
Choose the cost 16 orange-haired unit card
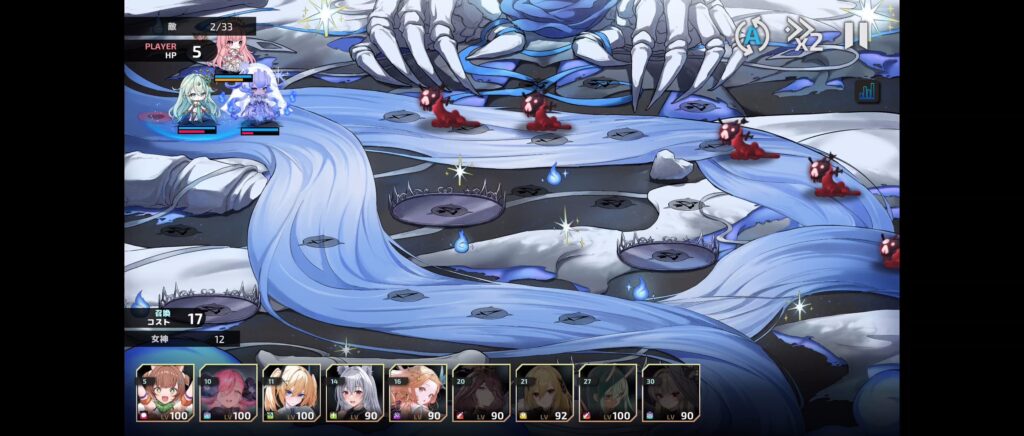[418, 392]
